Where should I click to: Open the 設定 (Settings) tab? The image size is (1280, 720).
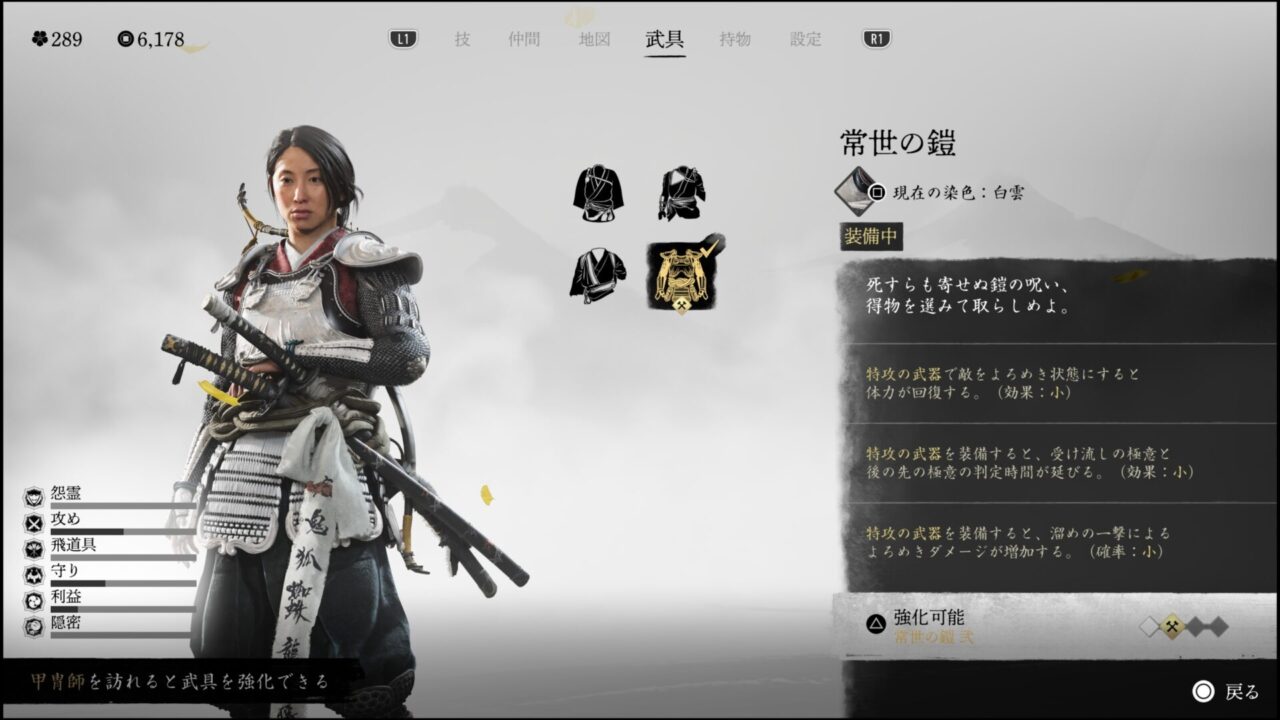pyautogui.click(x=806, y=40)
